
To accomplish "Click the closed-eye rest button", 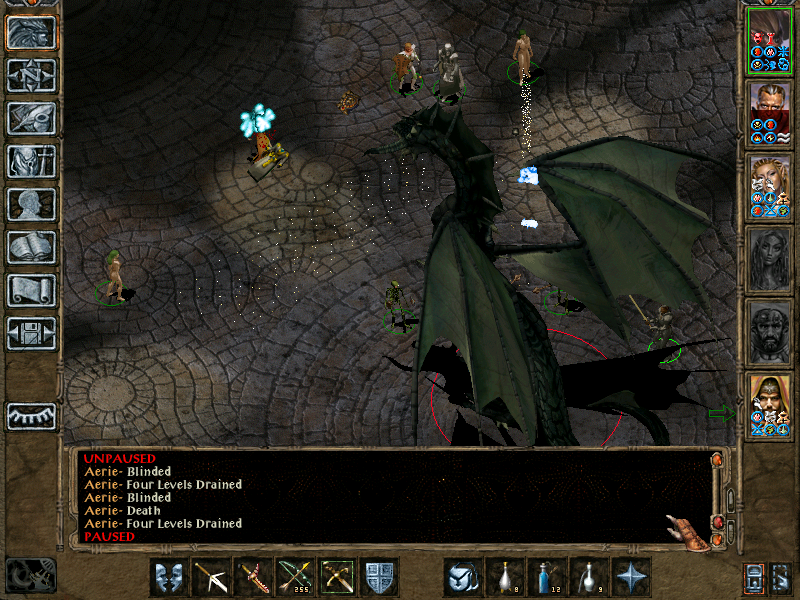I will 32,416.
